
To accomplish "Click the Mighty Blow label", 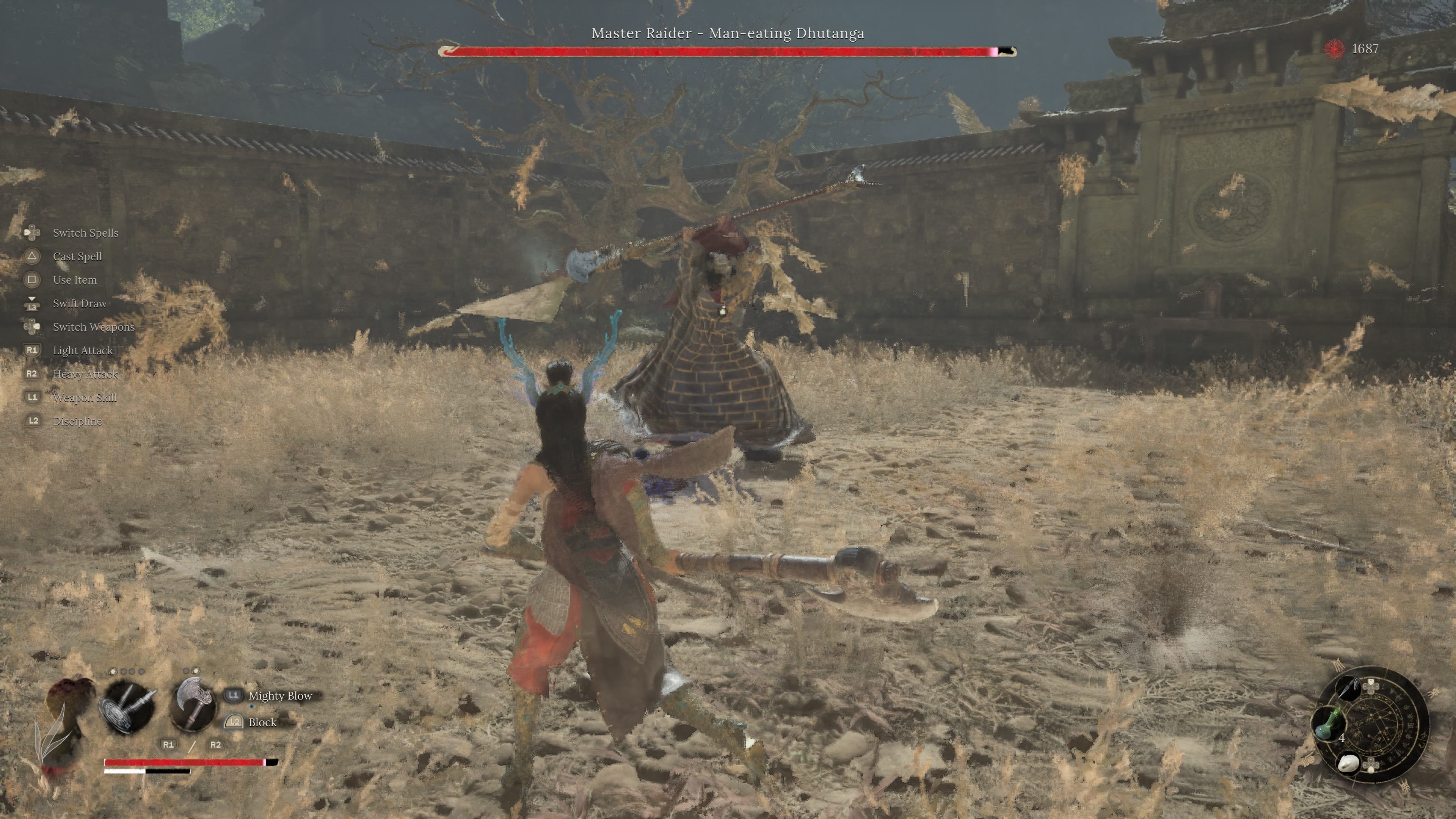I will coord(281,697).
